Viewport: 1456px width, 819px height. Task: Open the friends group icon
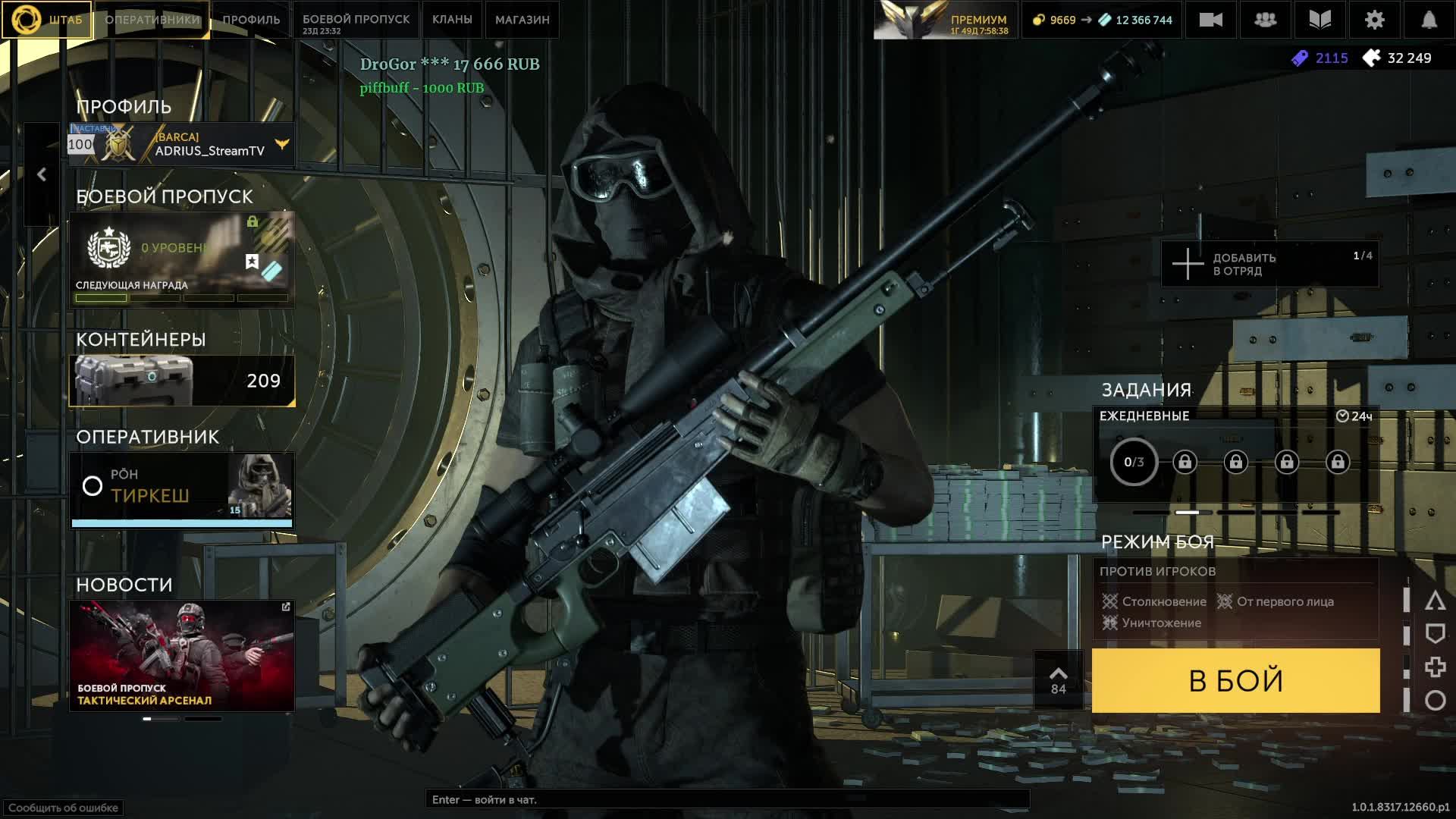tap(1265, 20)
